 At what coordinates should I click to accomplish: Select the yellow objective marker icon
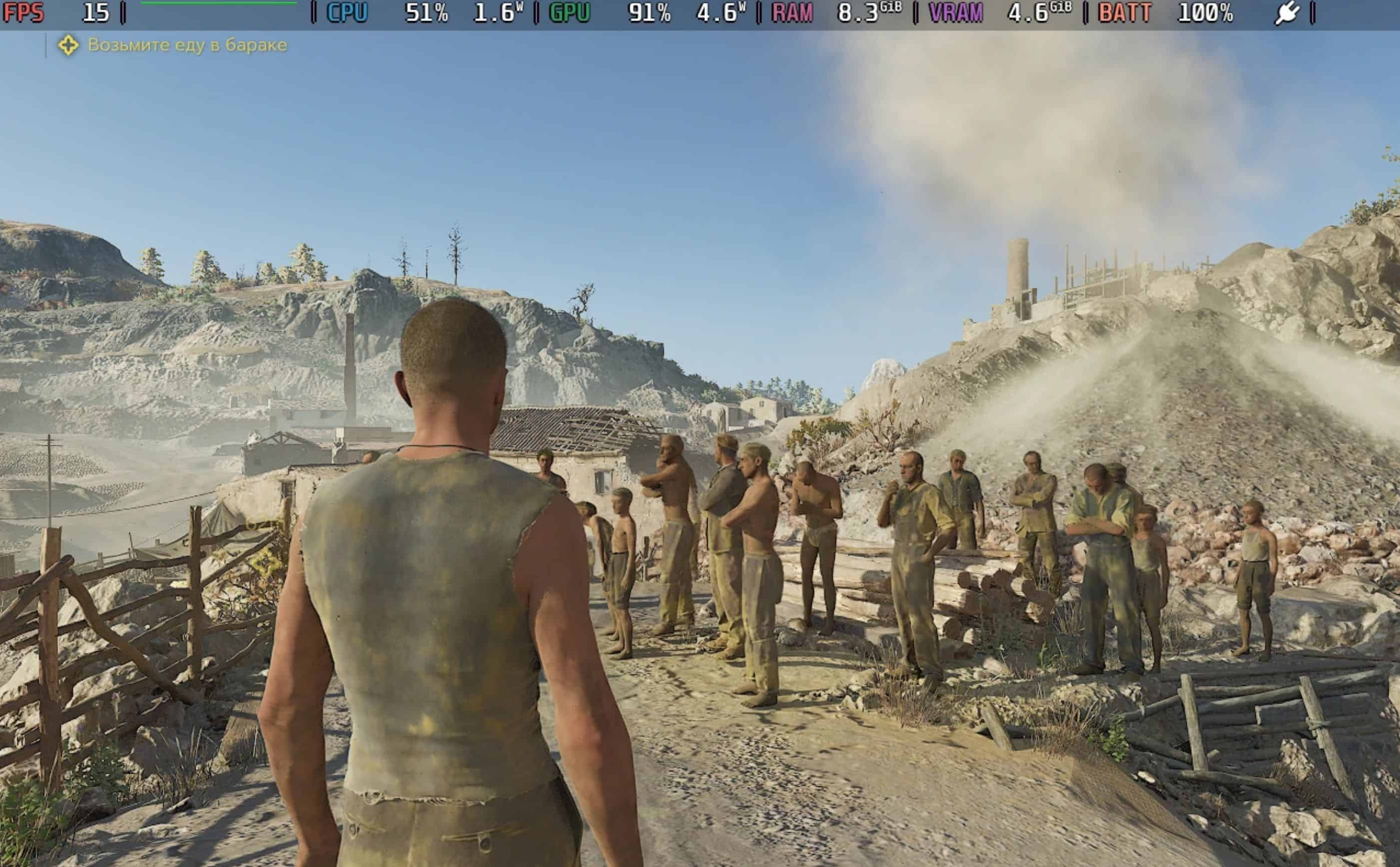pos(68,45)
